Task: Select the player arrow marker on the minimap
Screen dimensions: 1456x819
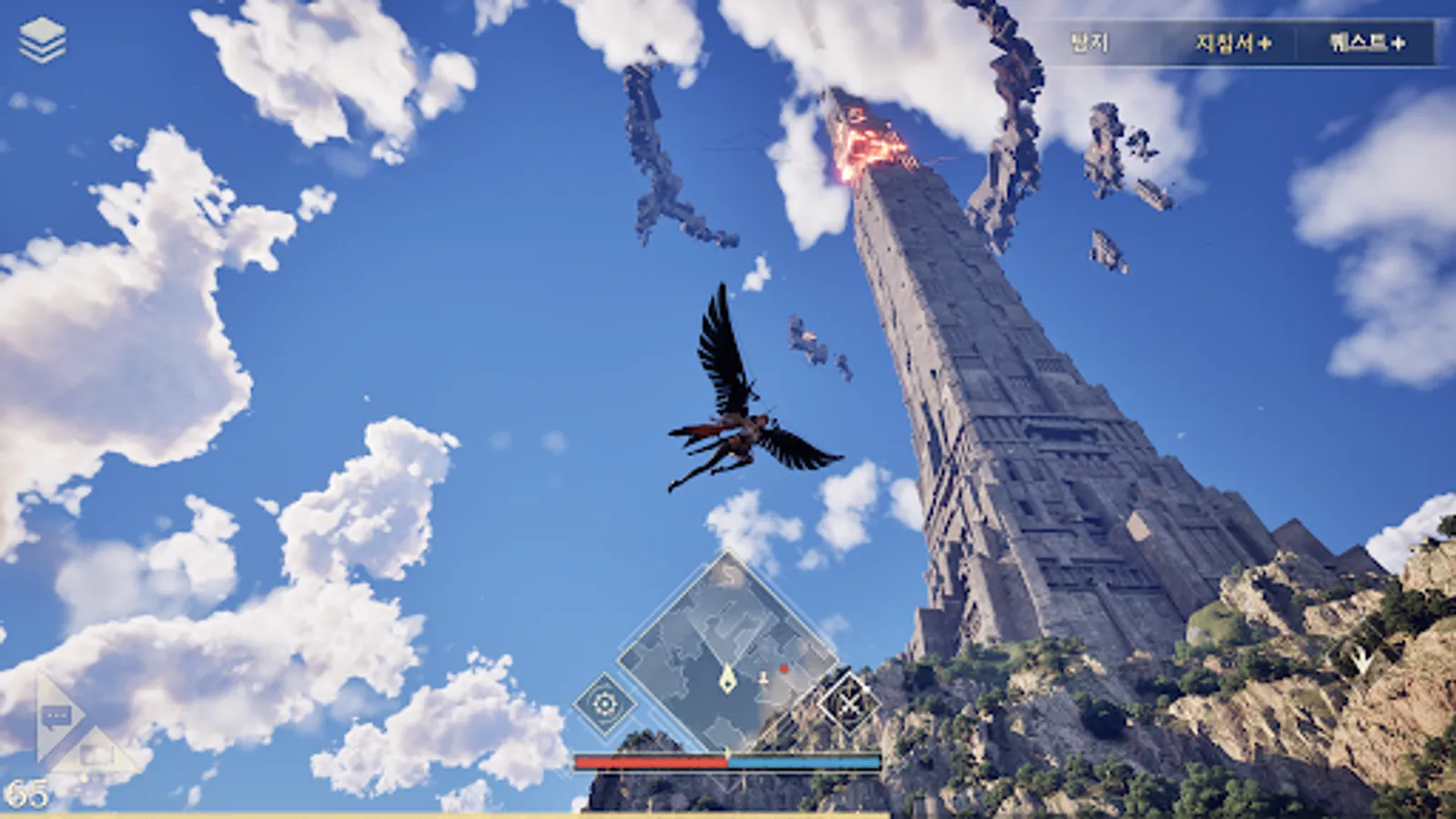Action: point(729,678)
